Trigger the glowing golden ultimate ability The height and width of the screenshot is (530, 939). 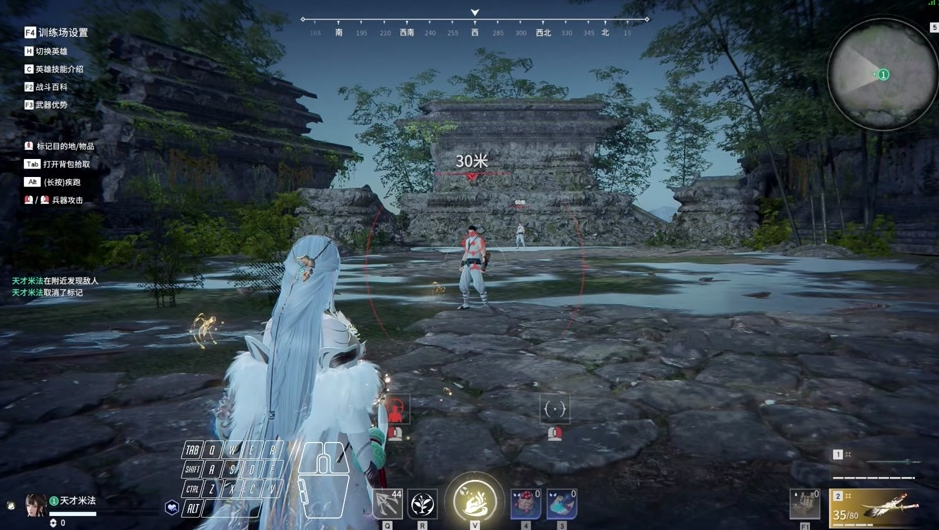(475, 499)
